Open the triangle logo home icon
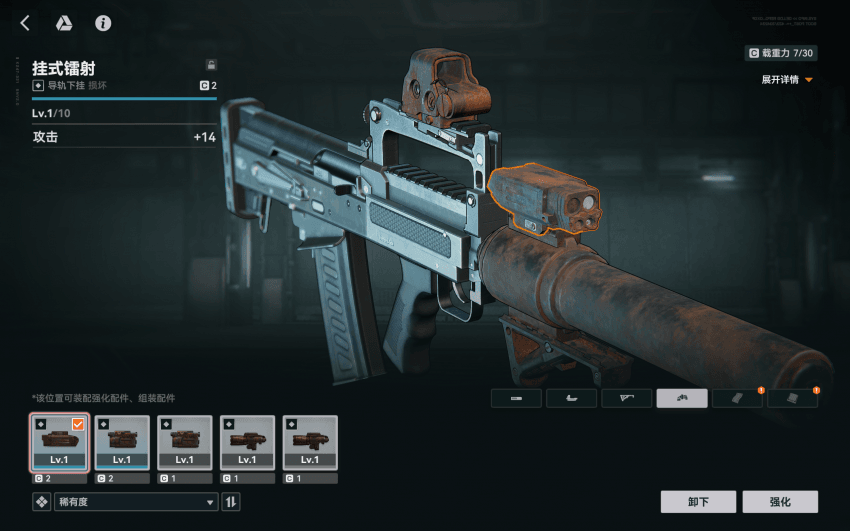 pyautogui.click(x=63, y=23)
